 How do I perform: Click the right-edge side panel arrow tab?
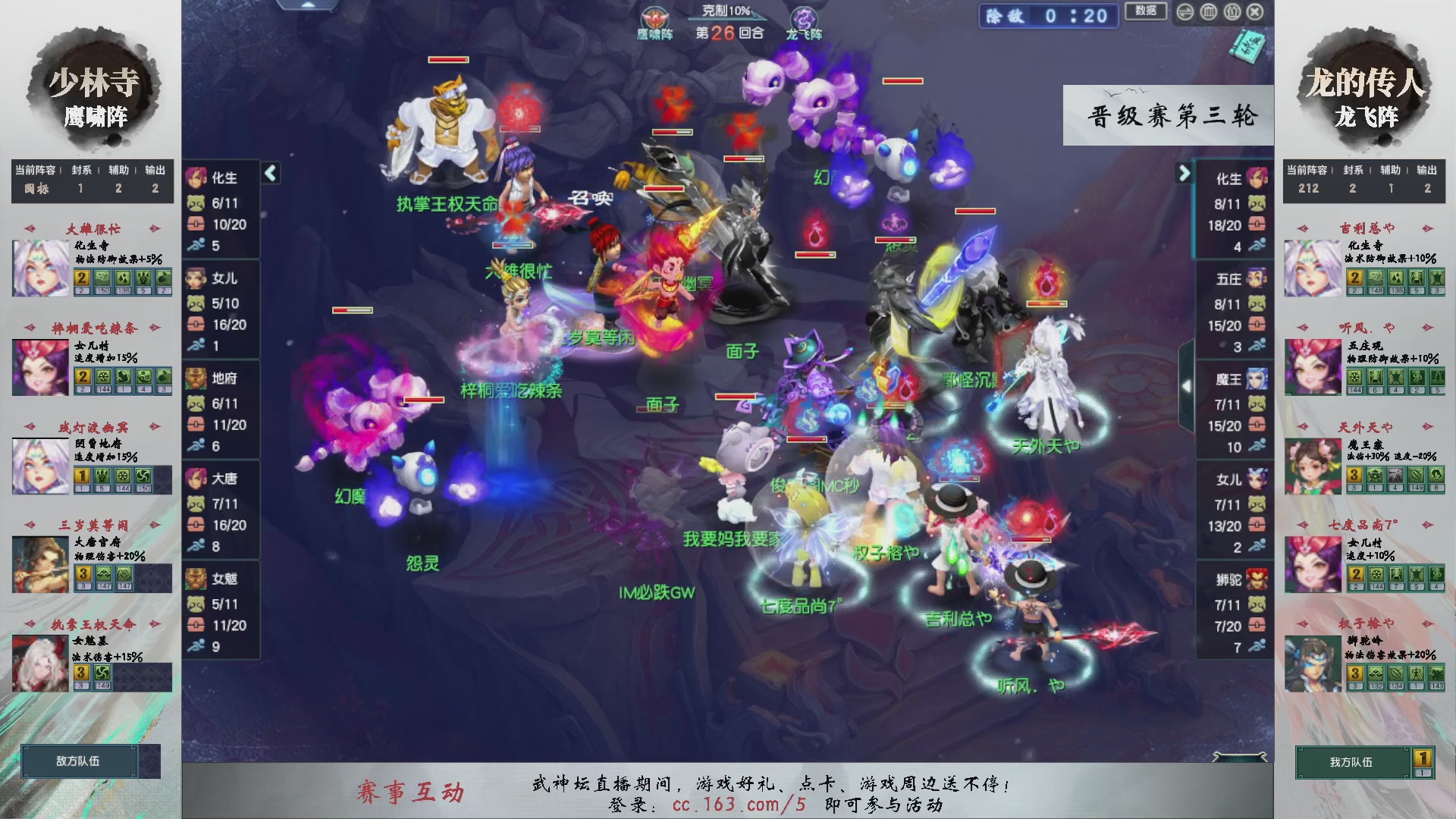tap(1187, 387)
